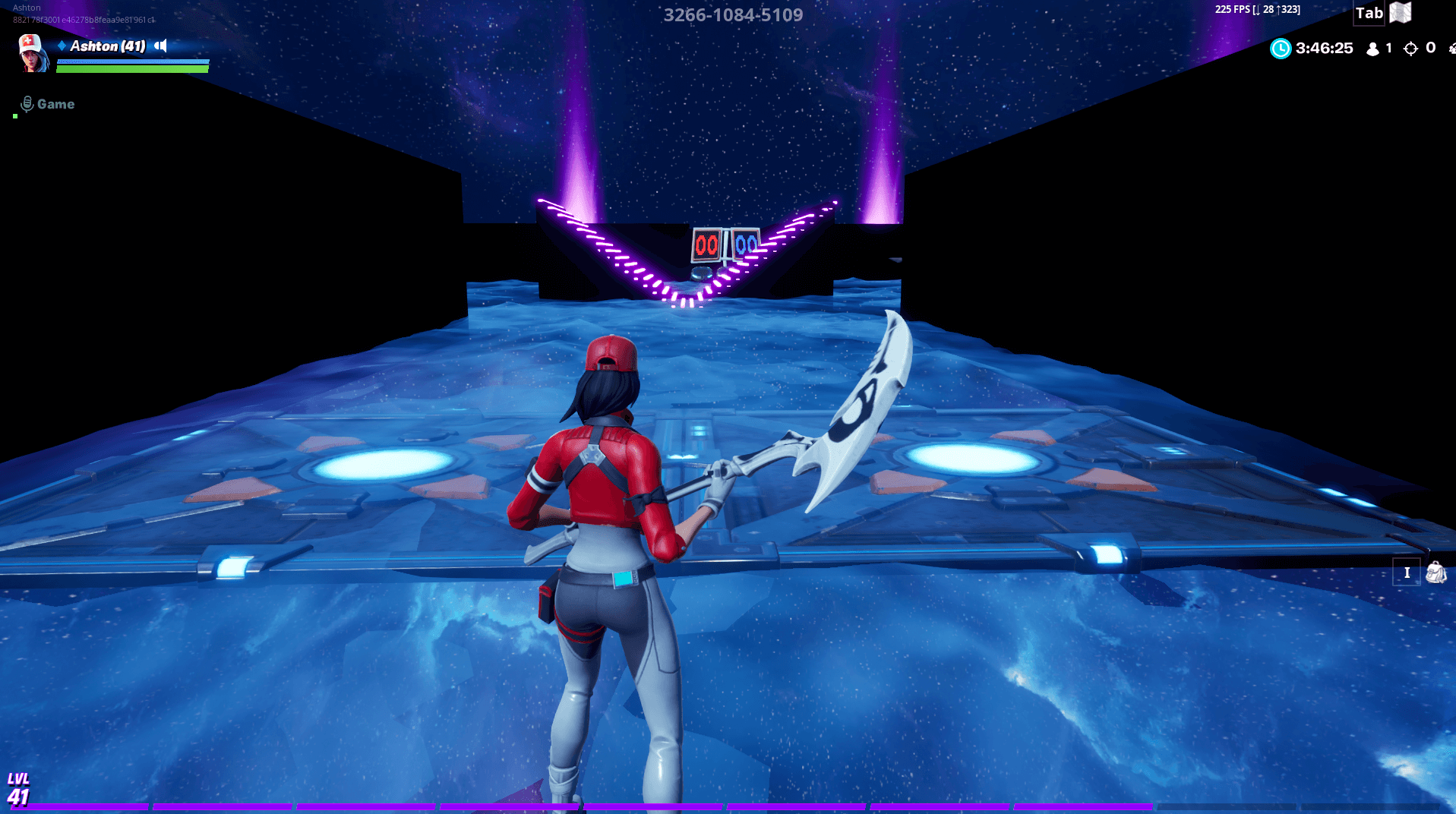
Task: Mute Ashton via the speaker icon
Action: pos(159,46)
